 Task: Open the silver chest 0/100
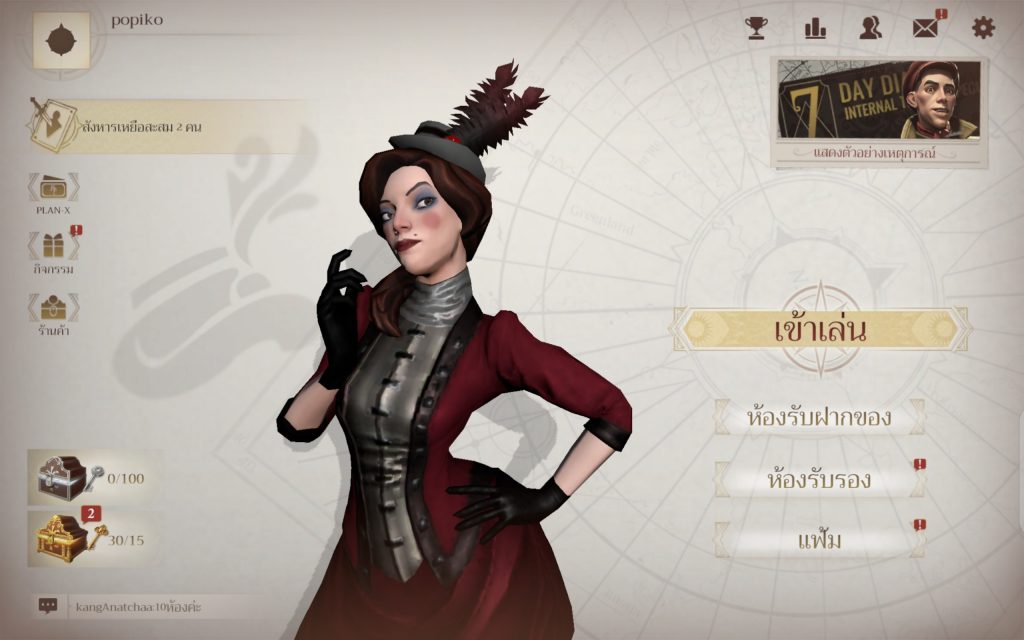point(68,477)
